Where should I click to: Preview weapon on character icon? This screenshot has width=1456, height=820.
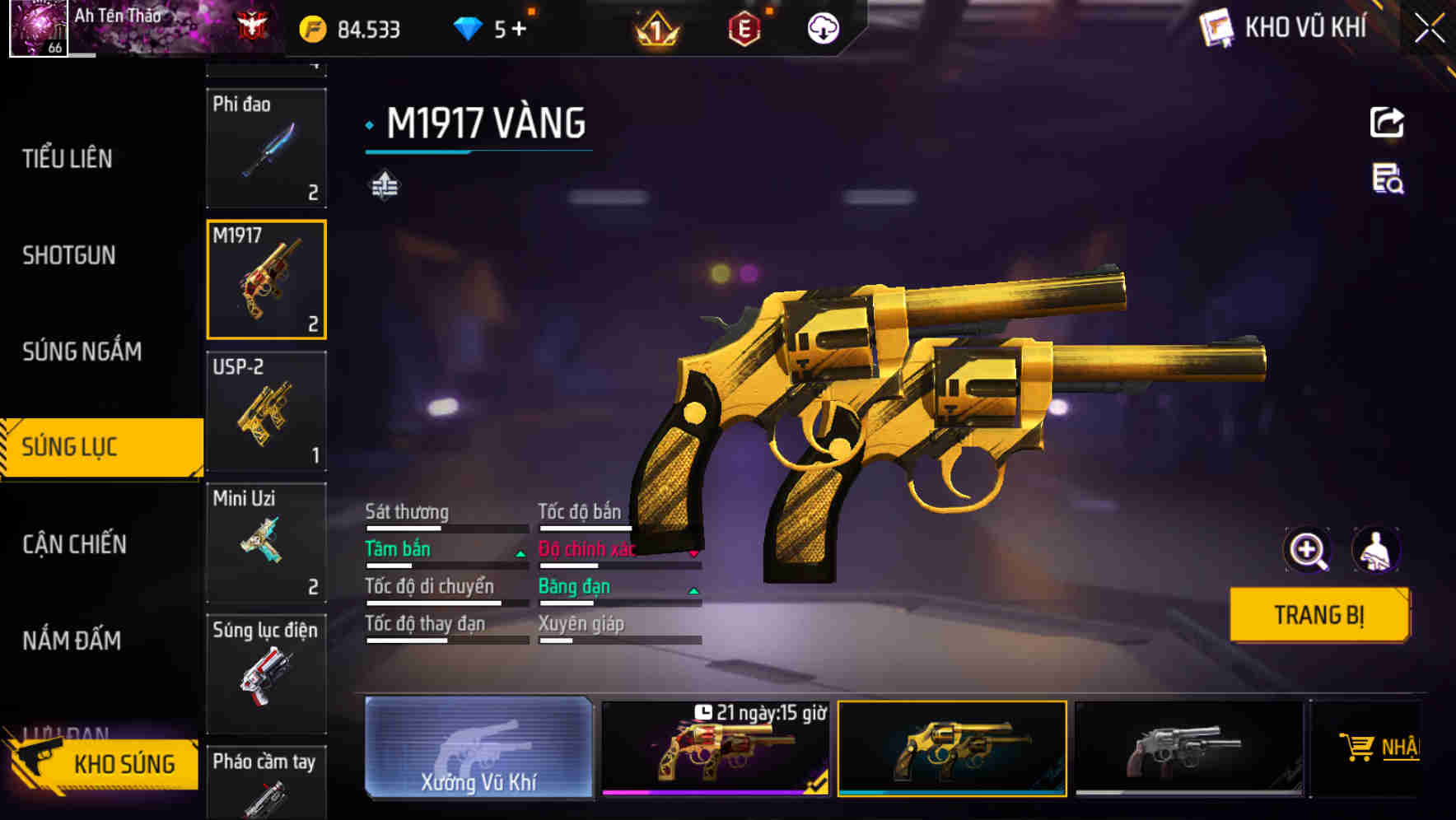coord(1375,550)
